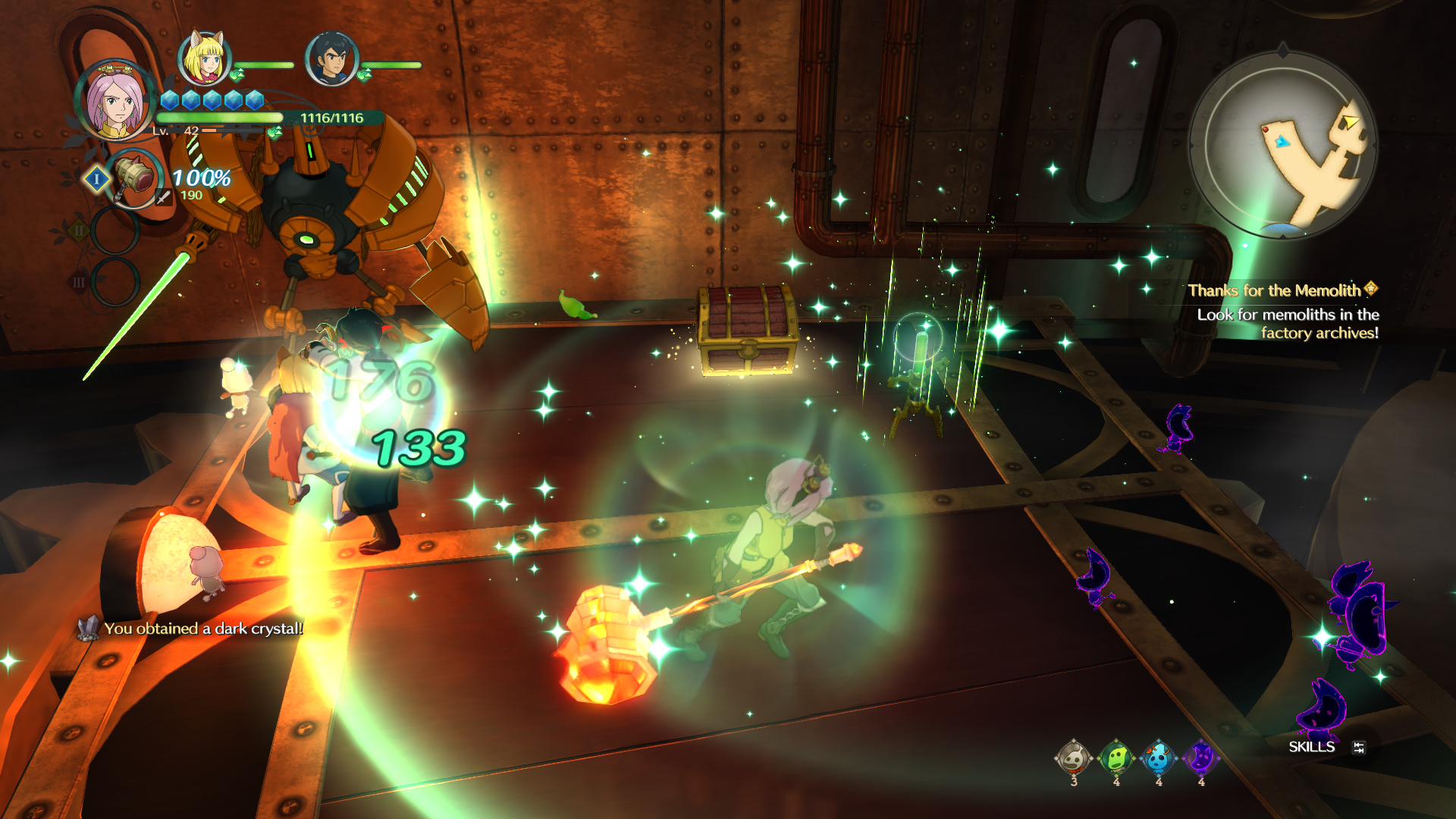Switch to the dark-haired party member portrait
This screenshot has height=819, width=1456.
(x=331, y=58)
